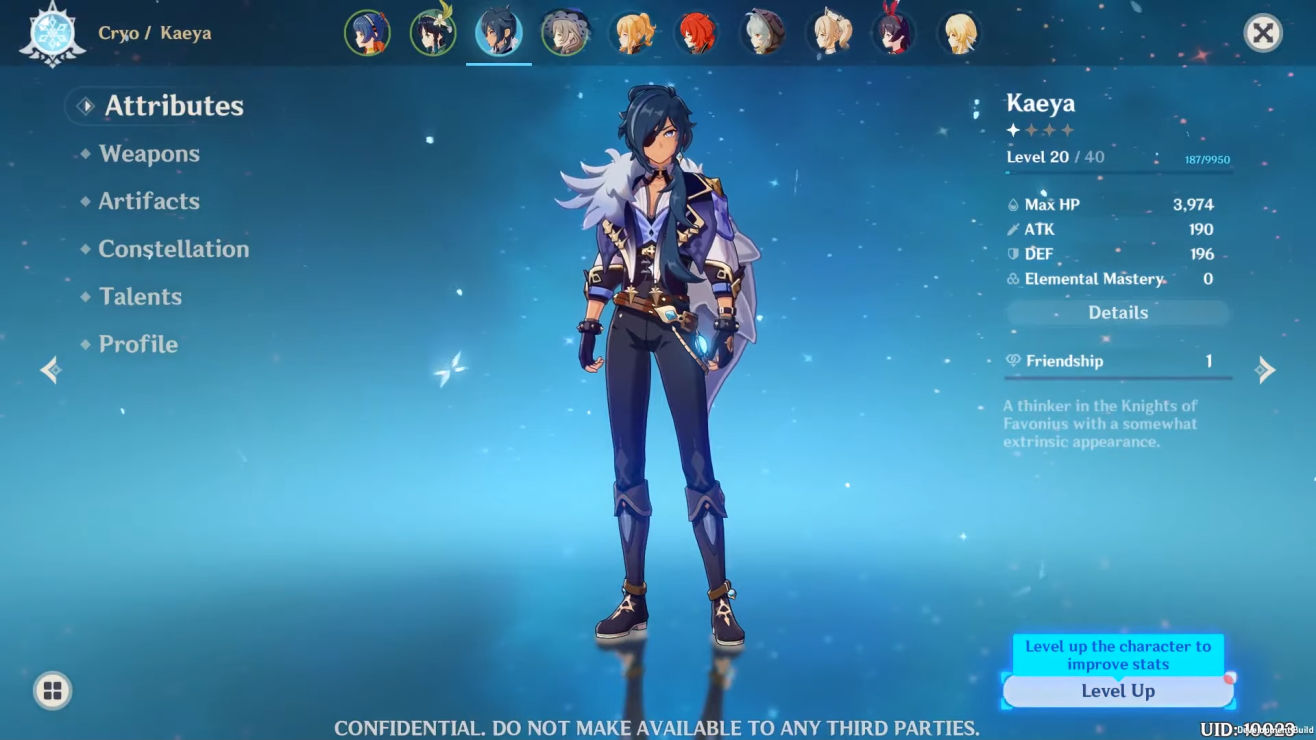Viewport: 1316px width, 740px height.
Task: Open the party grid icon bottom left
Action: [51, 689]
